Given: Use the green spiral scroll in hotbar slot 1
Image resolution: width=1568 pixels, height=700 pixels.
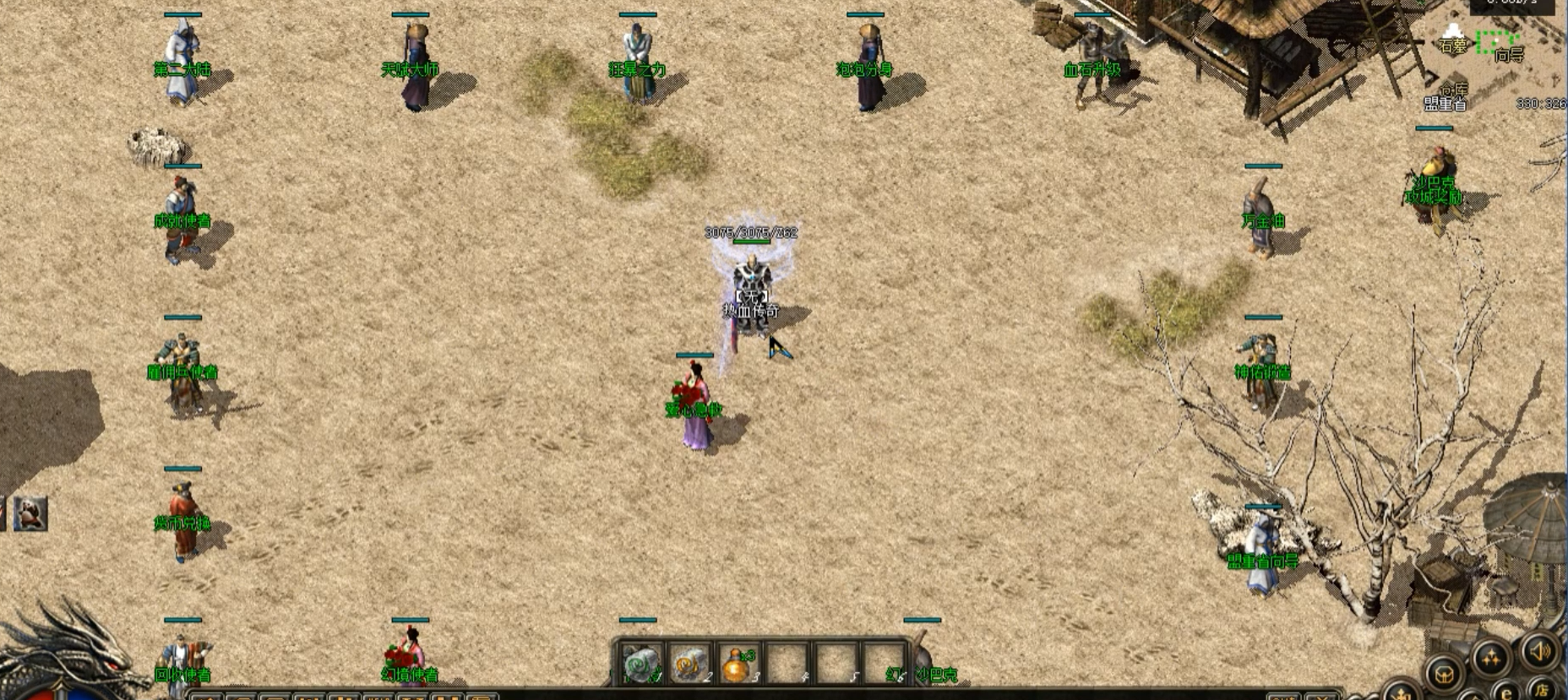Looking at the screenshot, I should click(x=640, y=664).
